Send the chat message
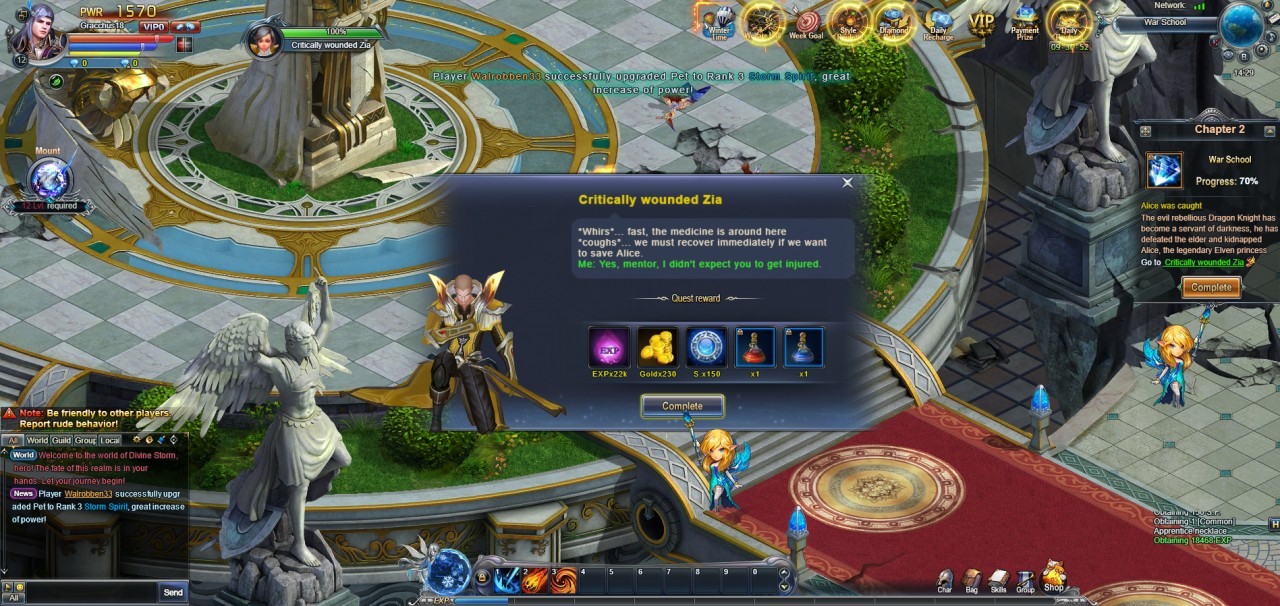 pos(172,593)
